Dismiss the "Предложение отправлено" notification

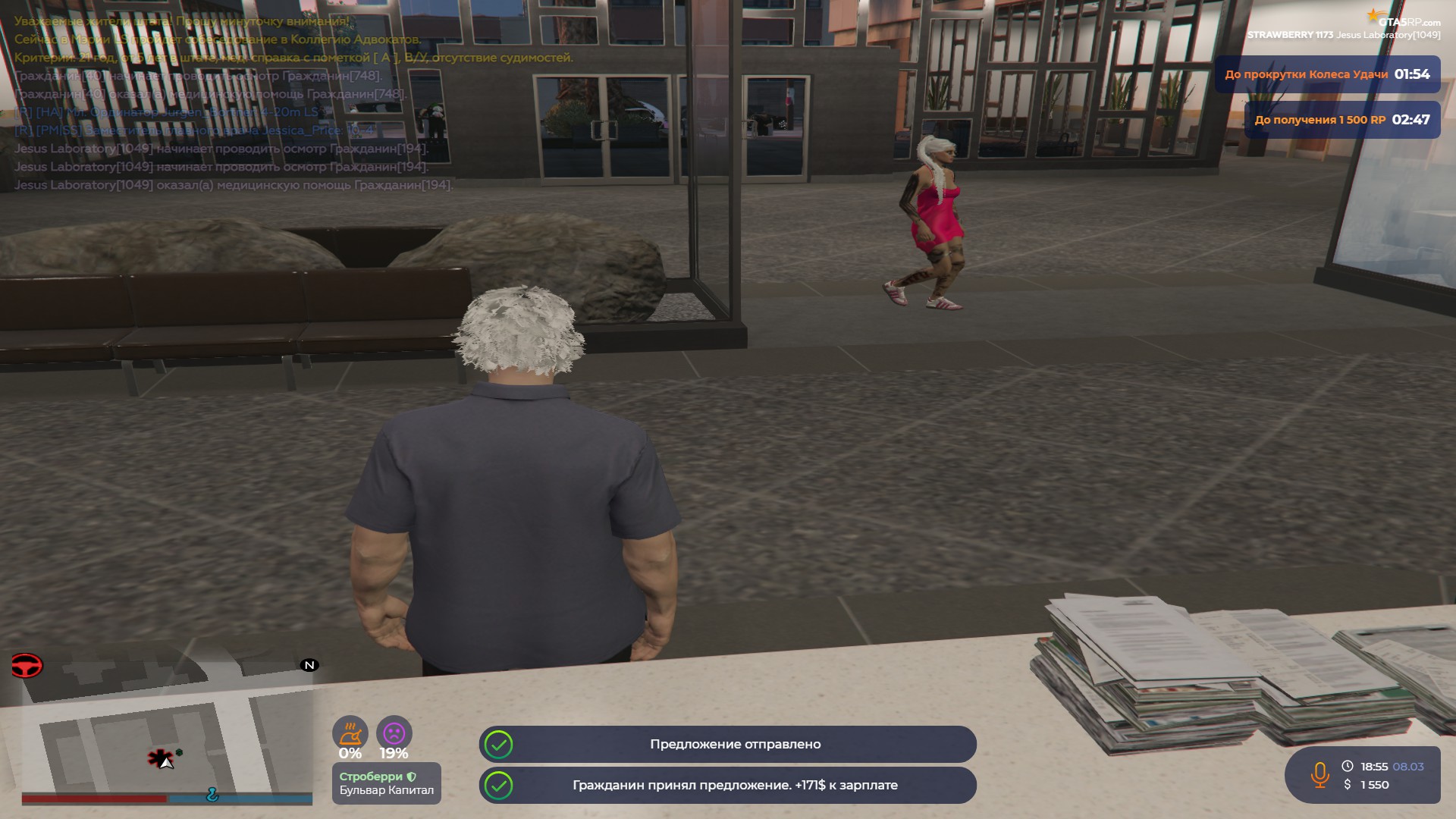point(727,744)
